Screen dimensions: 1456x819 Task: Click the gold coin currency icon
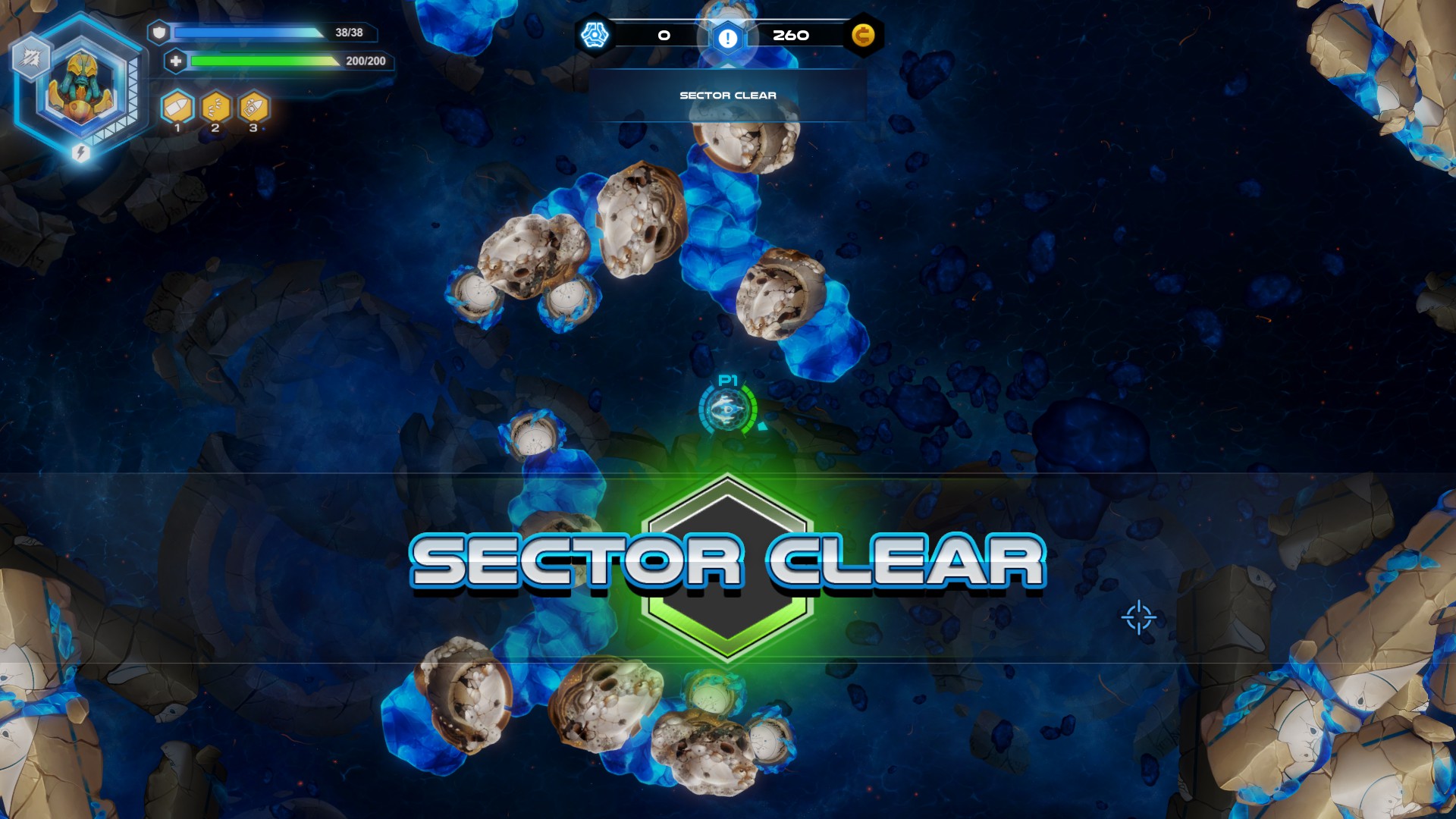point(864,33)
